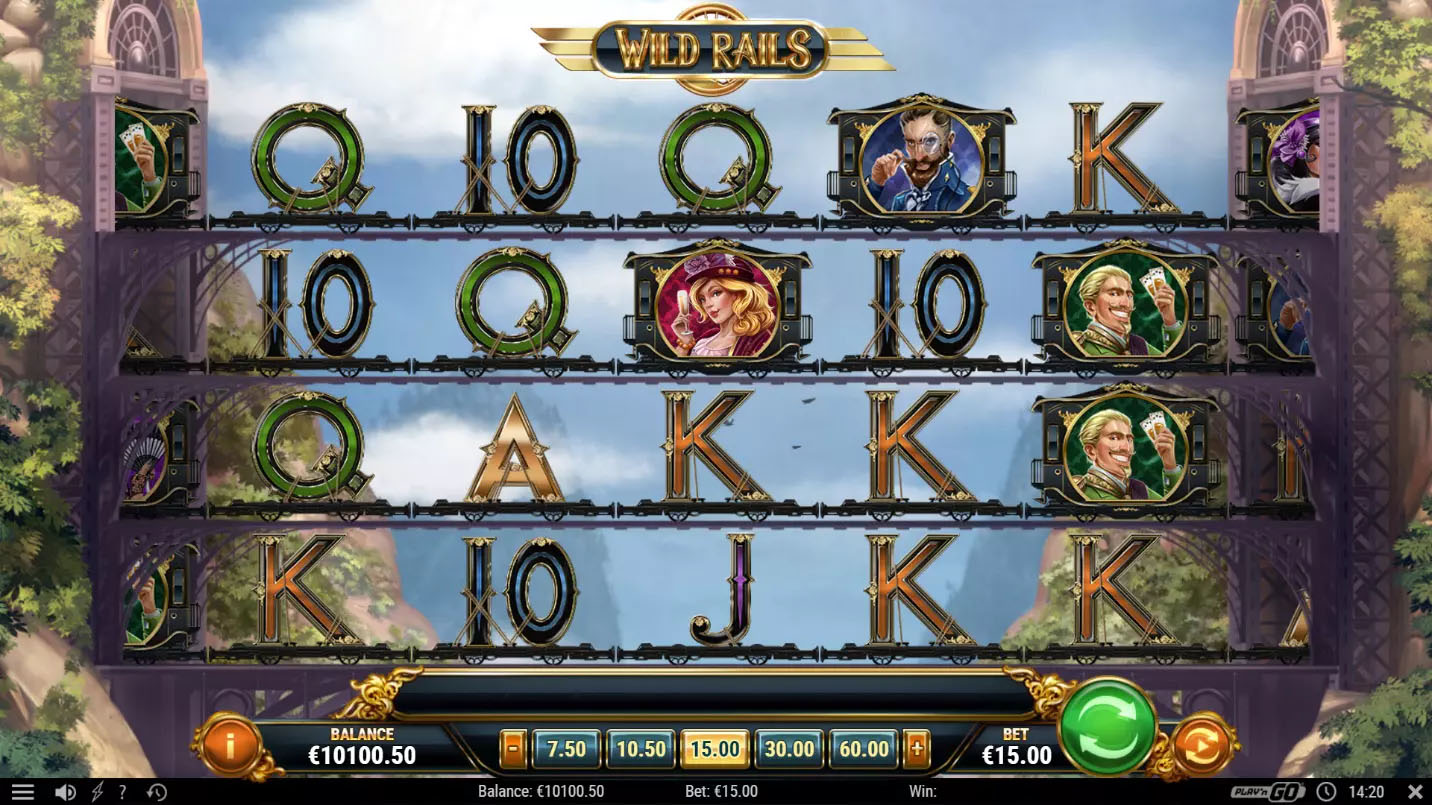The width and height of the screenshot is (1432, 805).
Task: Select the 7.50 bet amount
Action: (x=566, y=749)
